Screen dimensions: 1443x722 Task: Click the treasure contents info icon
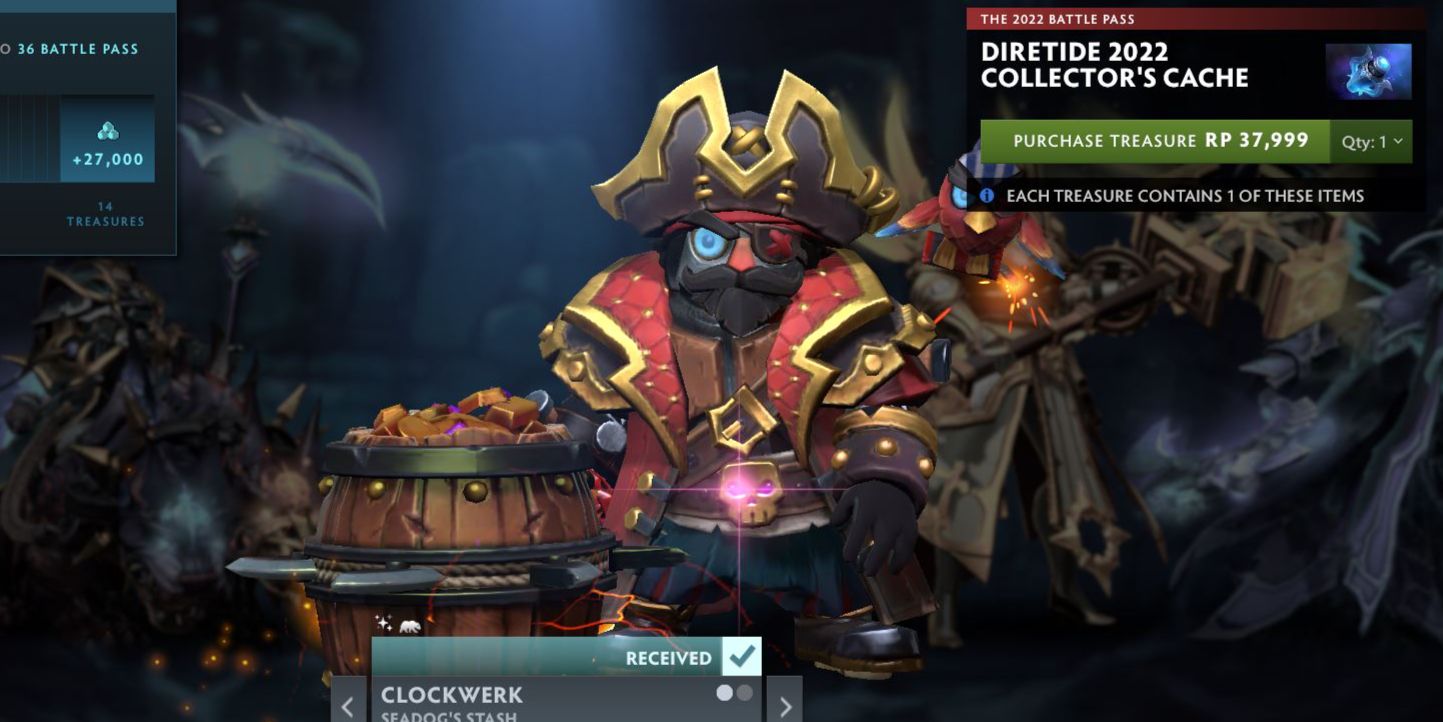pyautogui.click(x=986, y=196)
